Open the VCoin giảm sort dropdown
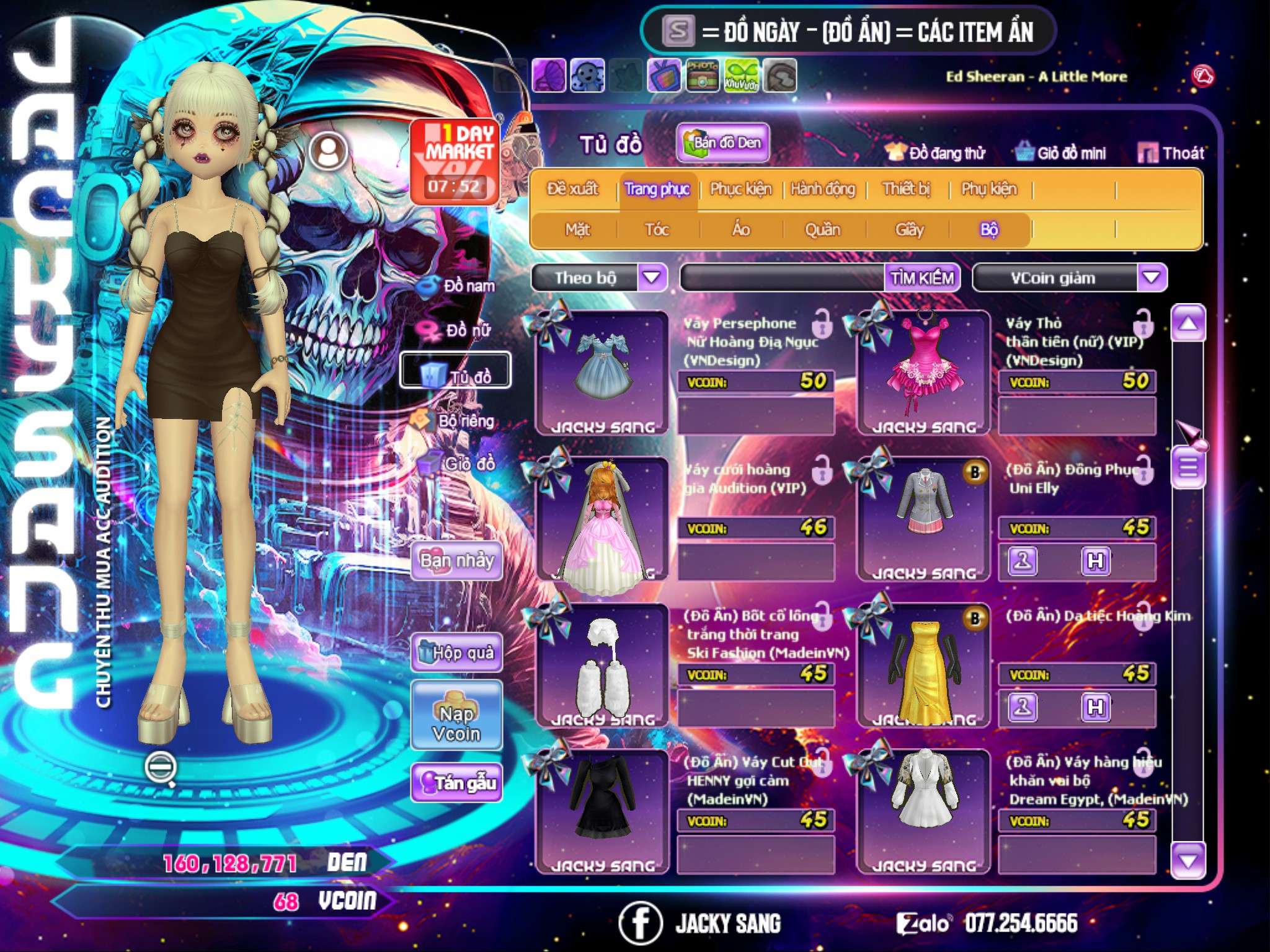The width and height of the screenshot is (1270, 952). 1152,277
